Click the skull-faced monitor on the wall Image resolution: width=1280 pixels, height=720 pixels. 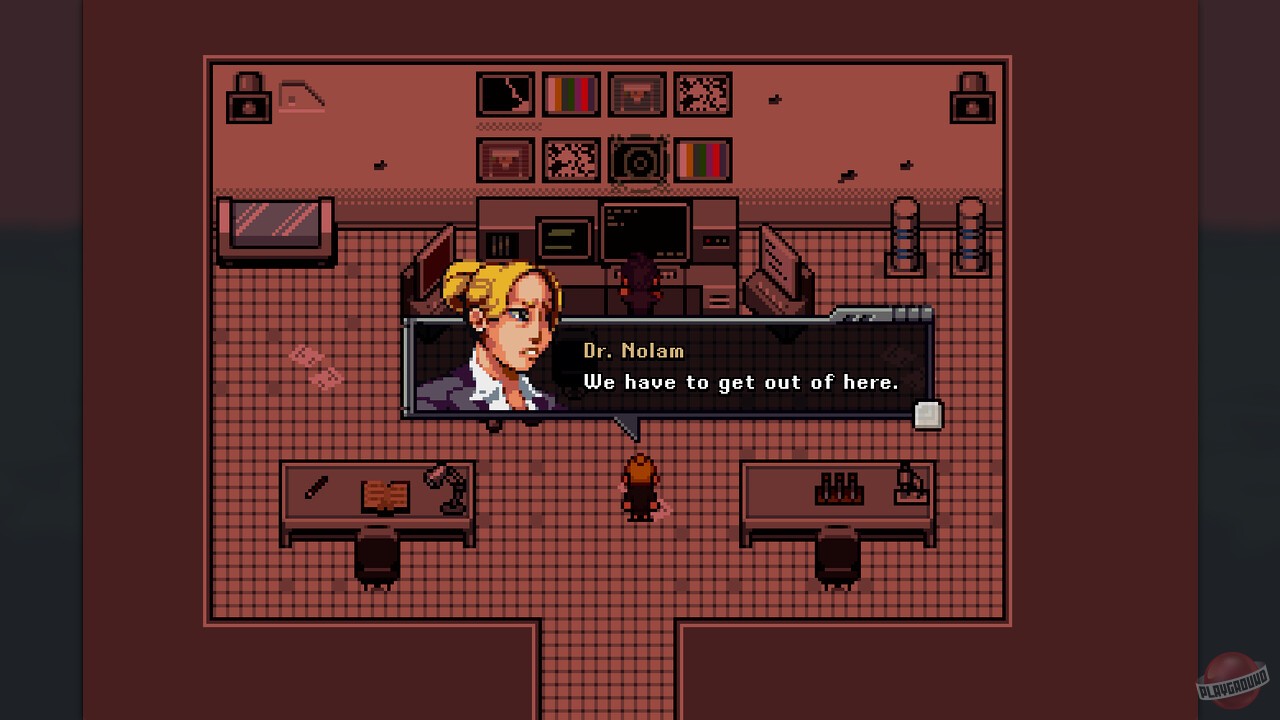pyautogui.click(x=636, y=94)
